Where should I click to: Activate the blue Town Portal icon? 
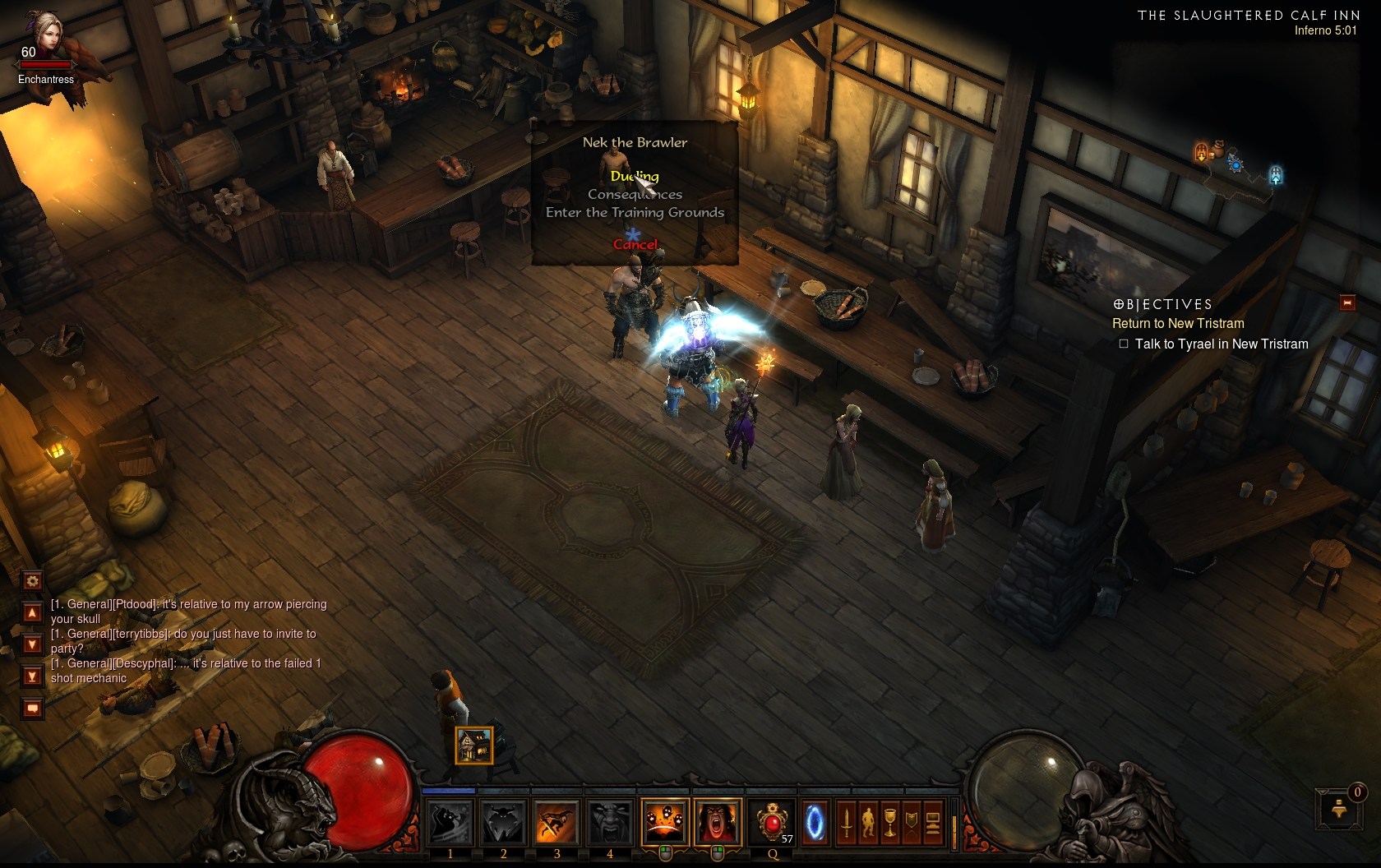[x=815, y=821]
